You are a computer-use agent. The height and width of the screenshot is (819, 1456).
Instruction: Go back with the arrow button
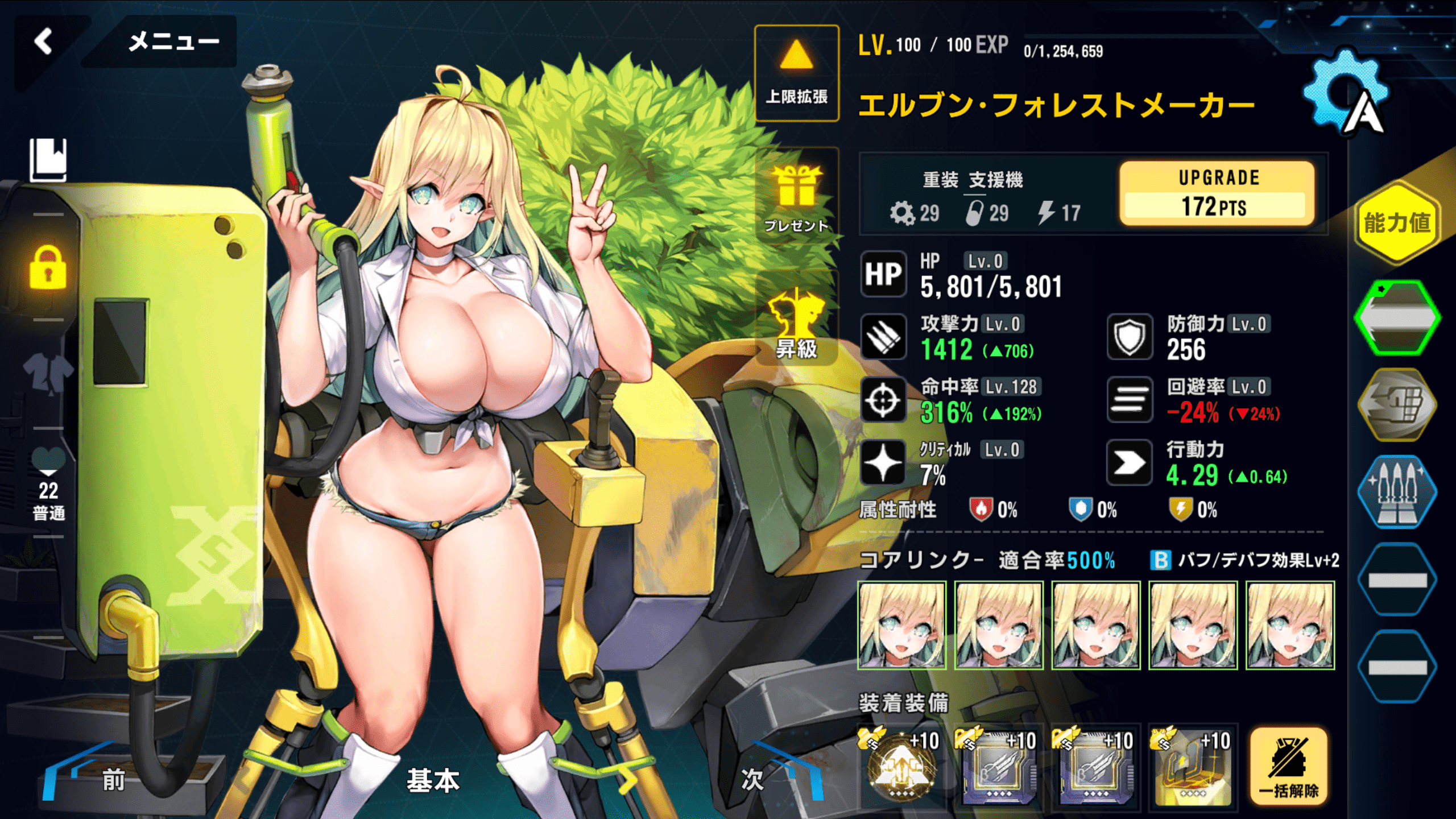pos(44,42)
